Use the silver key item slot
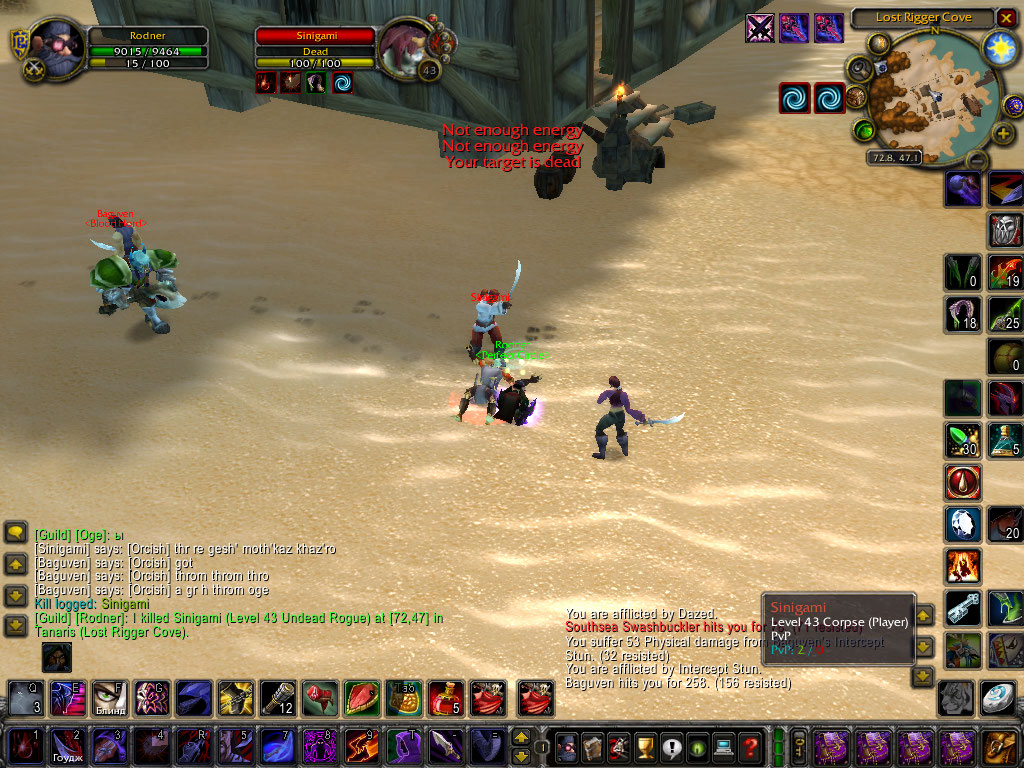1024x768 pixels. 963,607
